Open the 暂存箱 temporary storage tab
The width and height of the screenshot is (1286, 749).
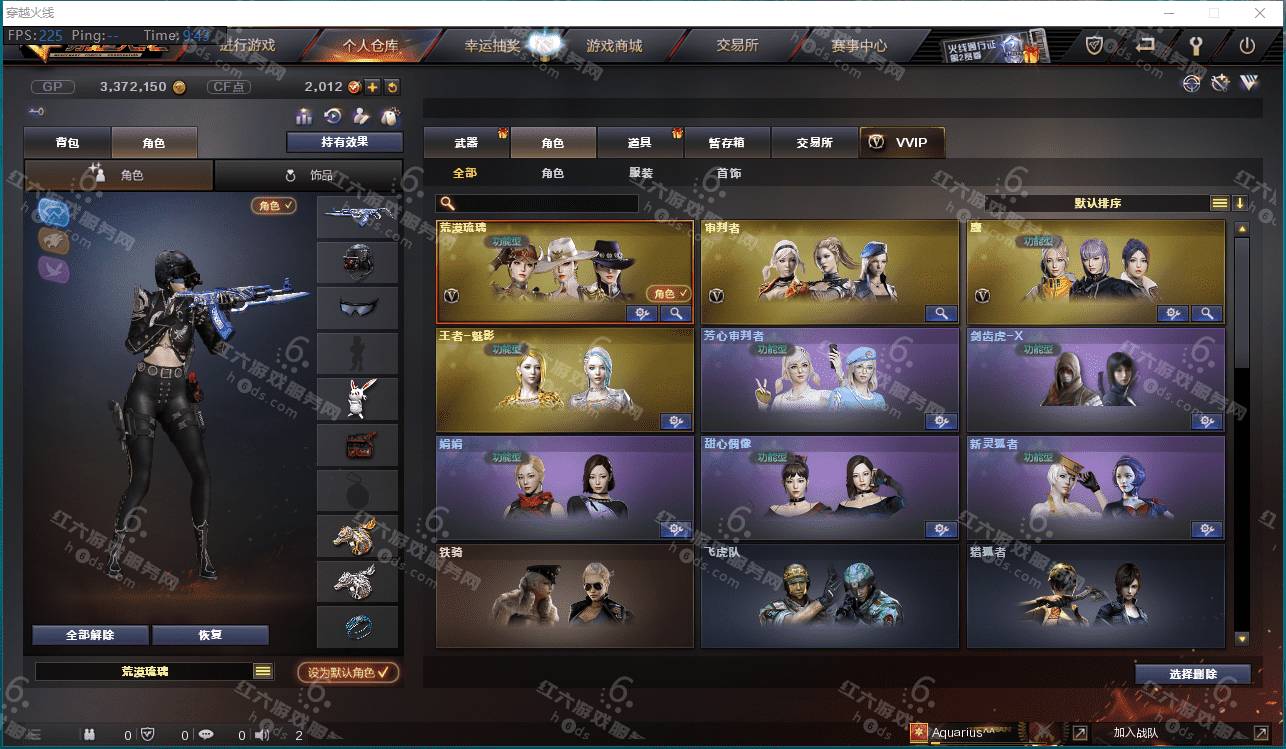coord(727,143)
